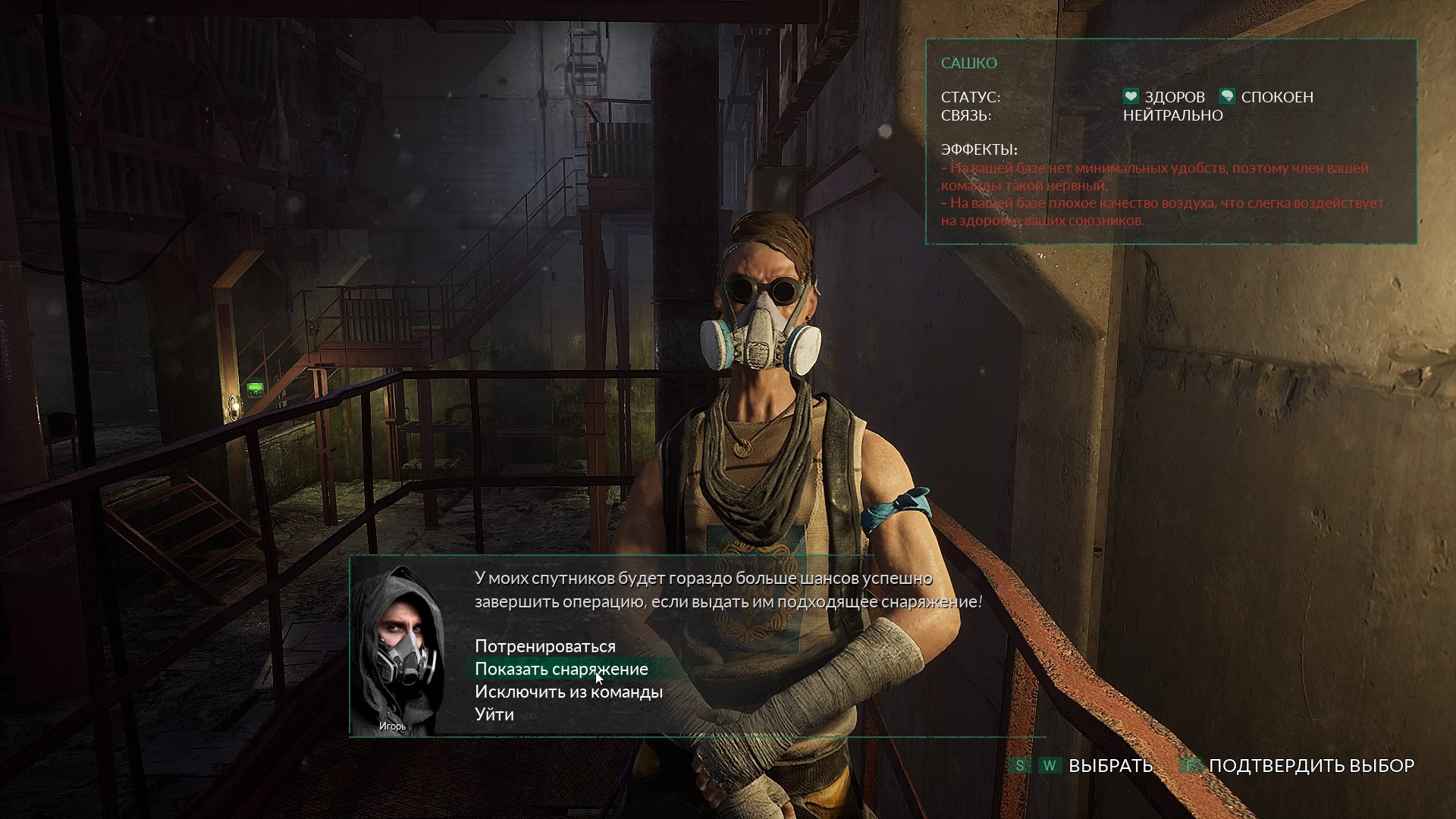The width and height of the screenshot is (1456, 819).
Task: Choose the "Потренироваться" dialogue option
Action: (x=544, y=646)
